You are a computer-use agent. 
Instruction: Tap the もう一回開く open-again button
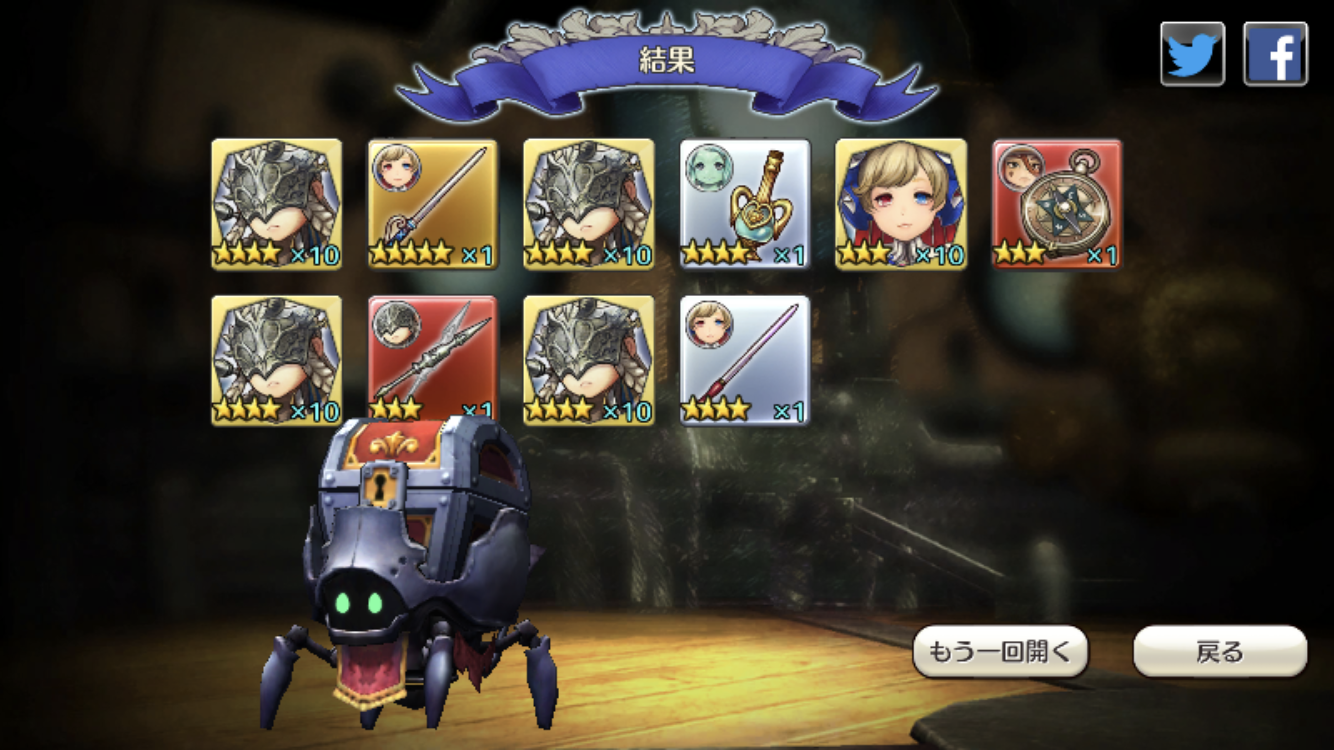coord(1000,652)
